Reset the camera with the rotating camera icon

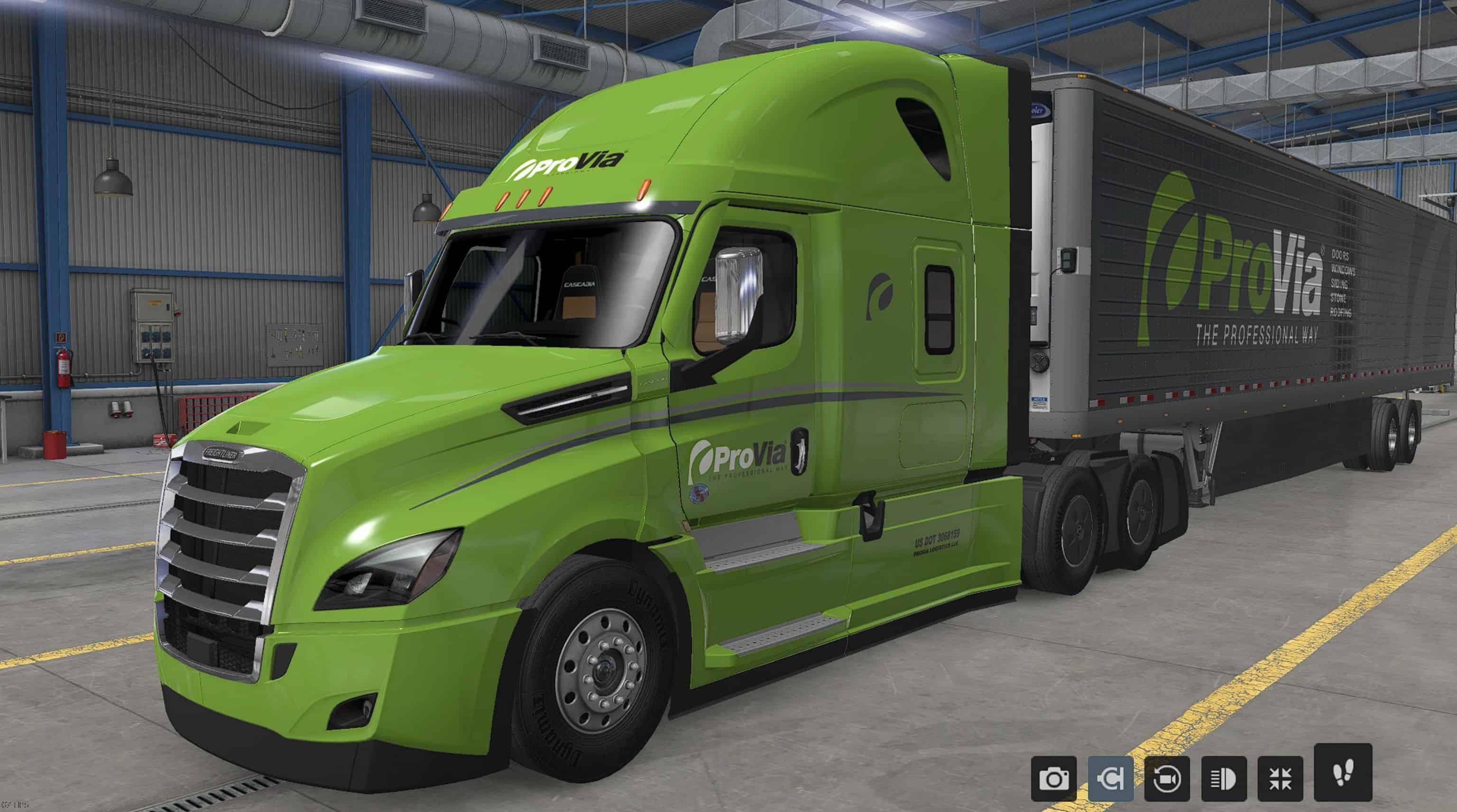(1167, 779)
